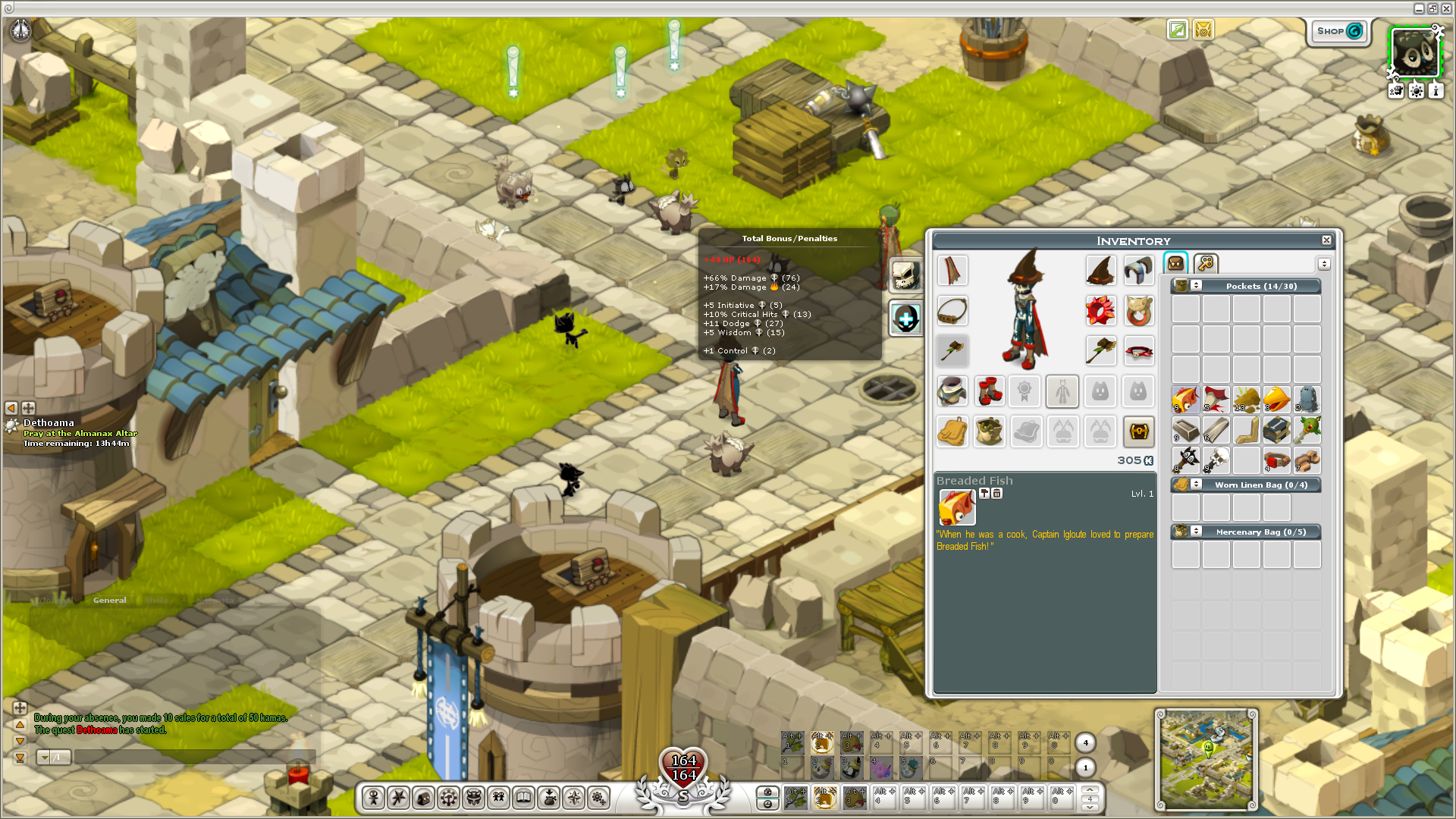Click the General chat tab

pyautogui.click(x=110, y=601)
